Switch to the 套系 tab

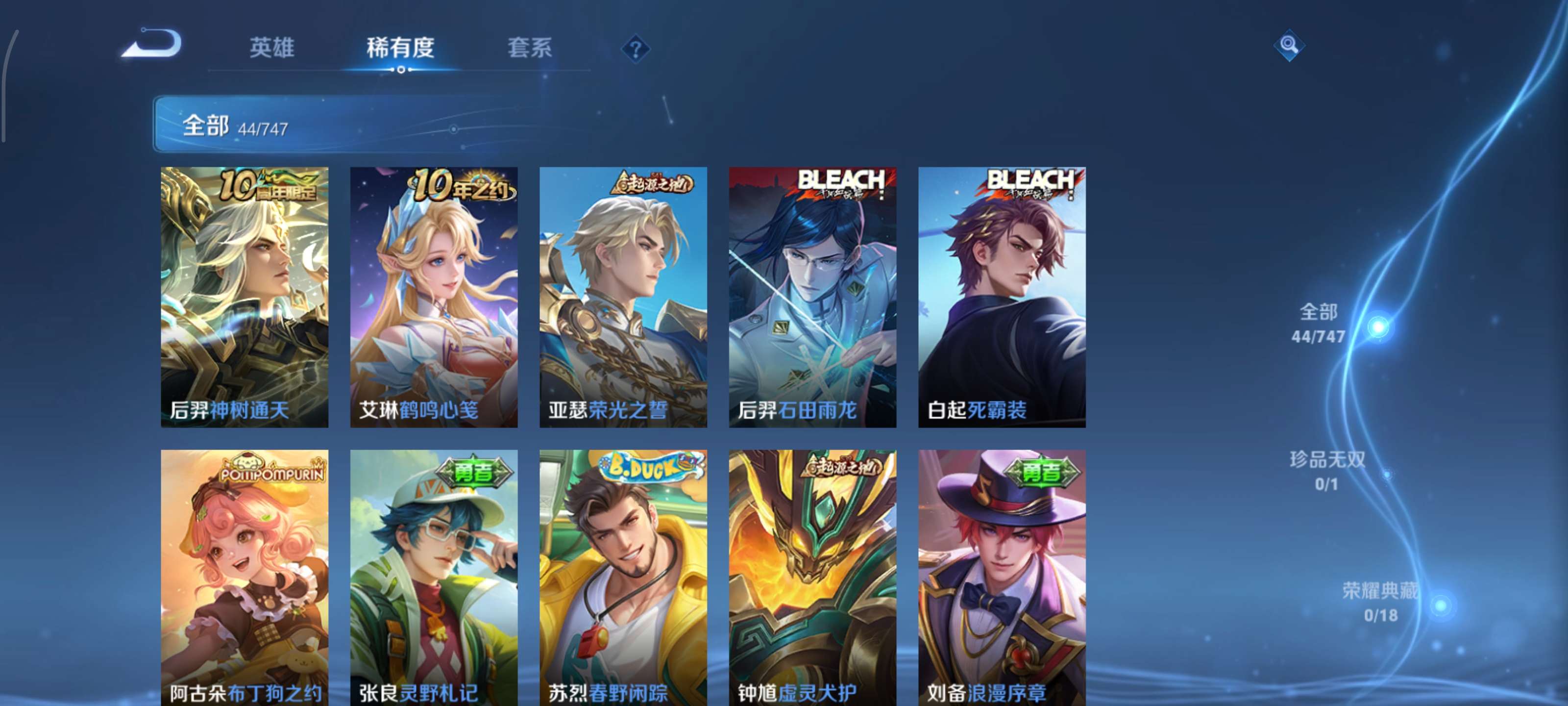tap(530, 49)
